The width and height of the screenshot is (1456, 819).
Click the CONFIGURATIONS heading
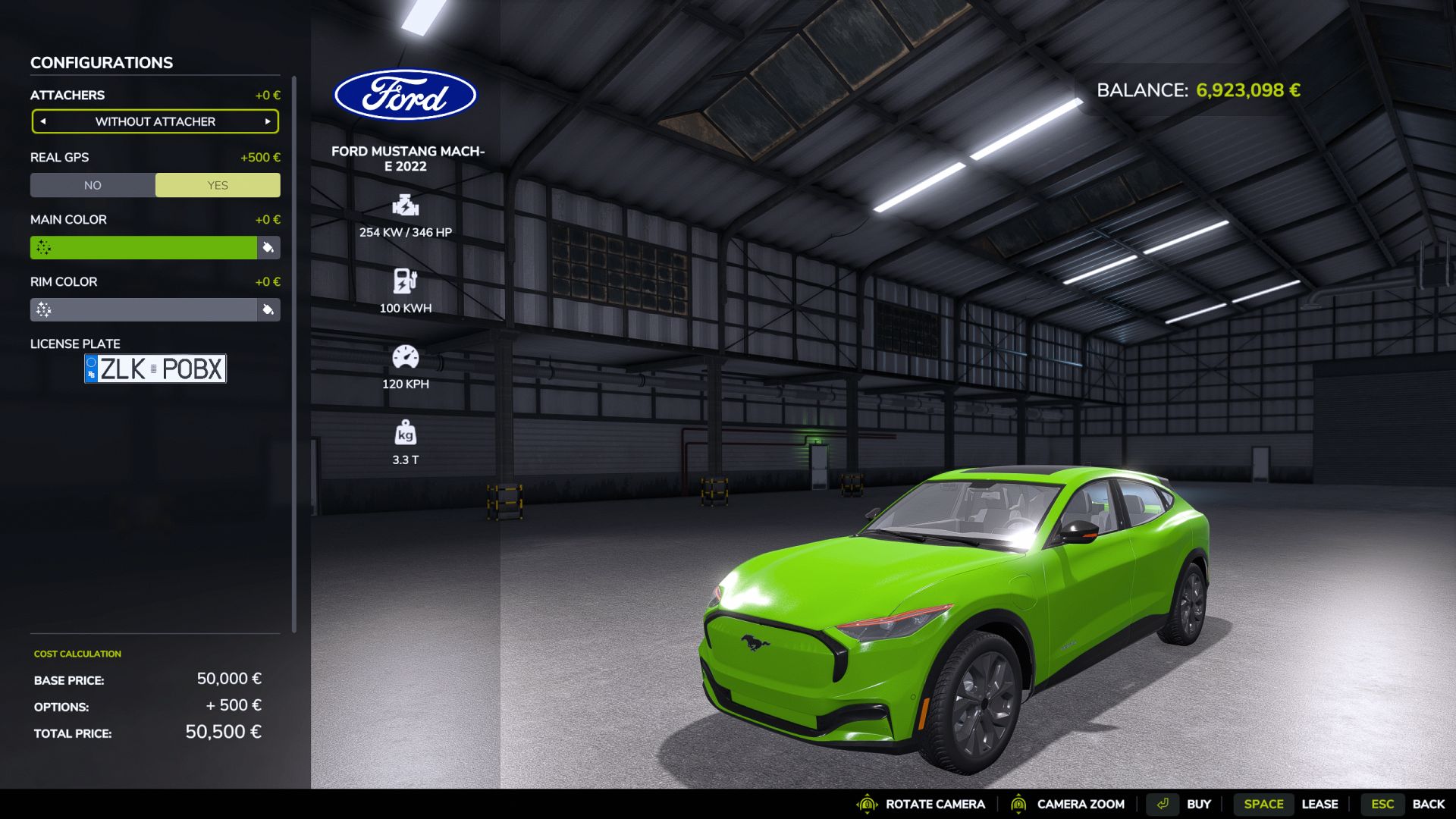(101, 63)
